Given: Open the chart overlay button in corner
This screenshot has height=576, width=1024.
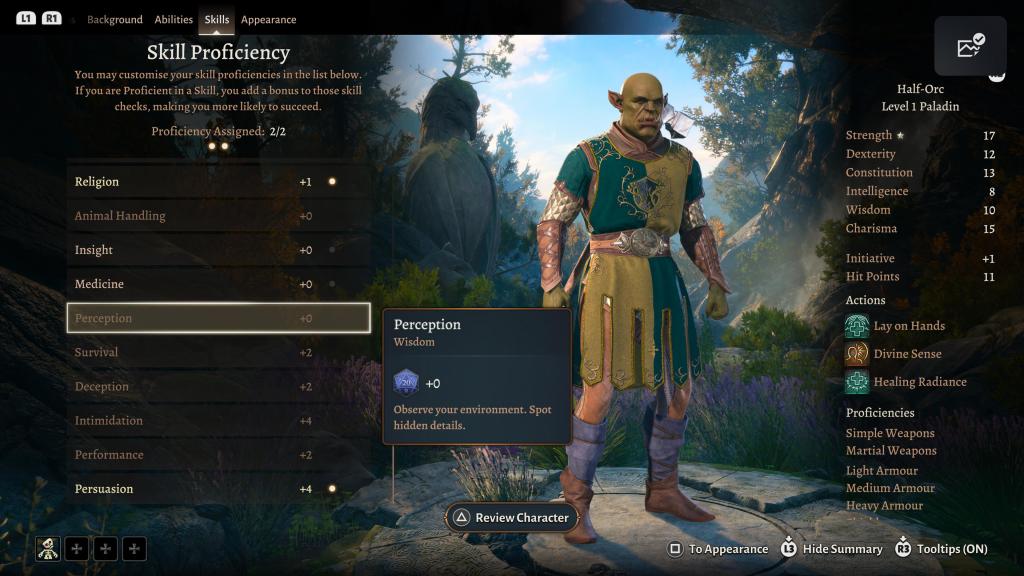Looking at the screenshot, I should (970, 46).
